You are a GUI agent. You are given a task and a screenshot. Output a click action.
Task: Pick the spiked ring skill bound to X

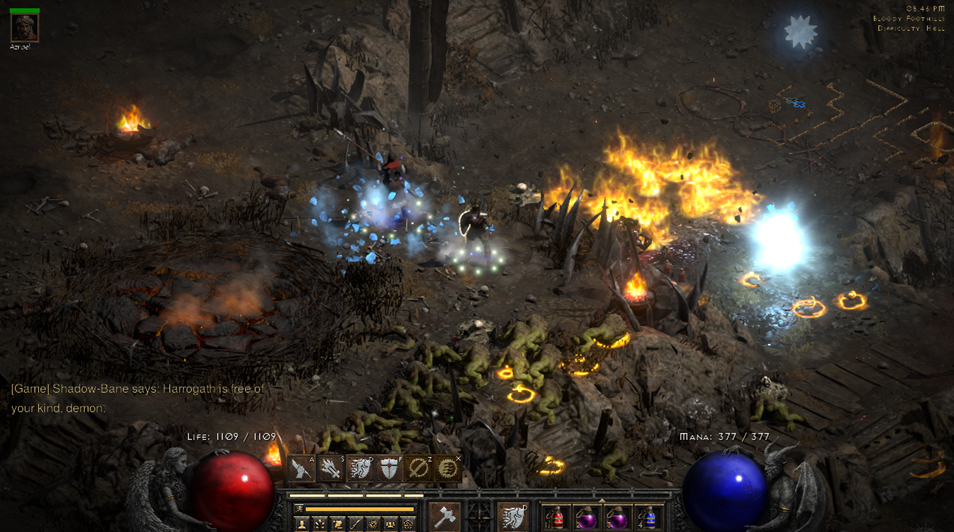click(447, 469)
